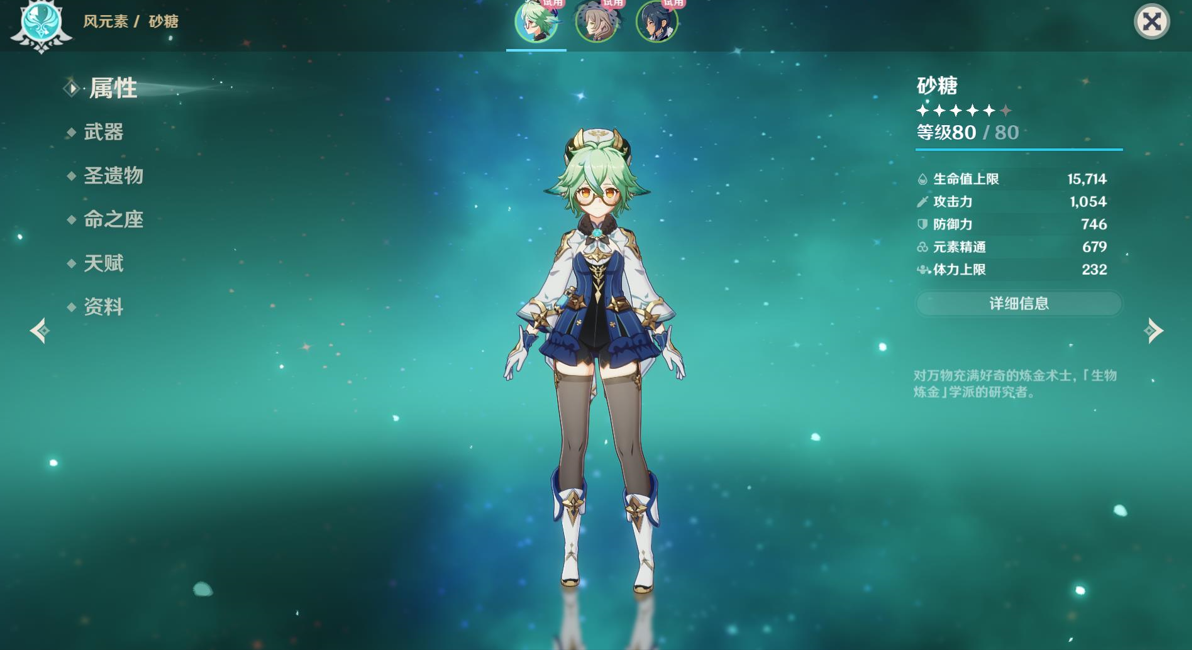
Task: Show the 天赋 talents page
Action: click(103, 264)
